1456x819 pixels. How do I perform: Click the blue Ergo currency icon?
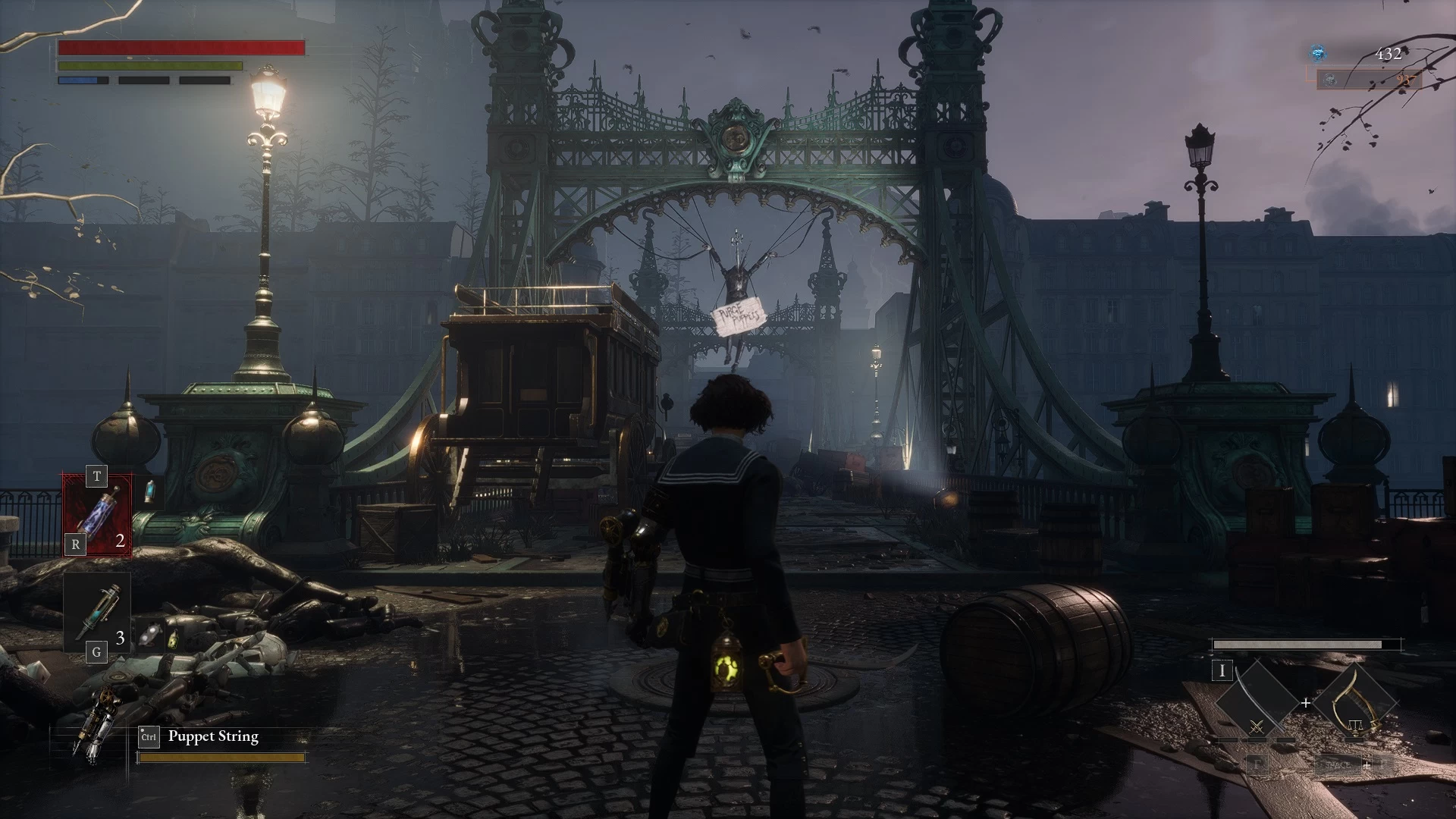click(1319, 53)
